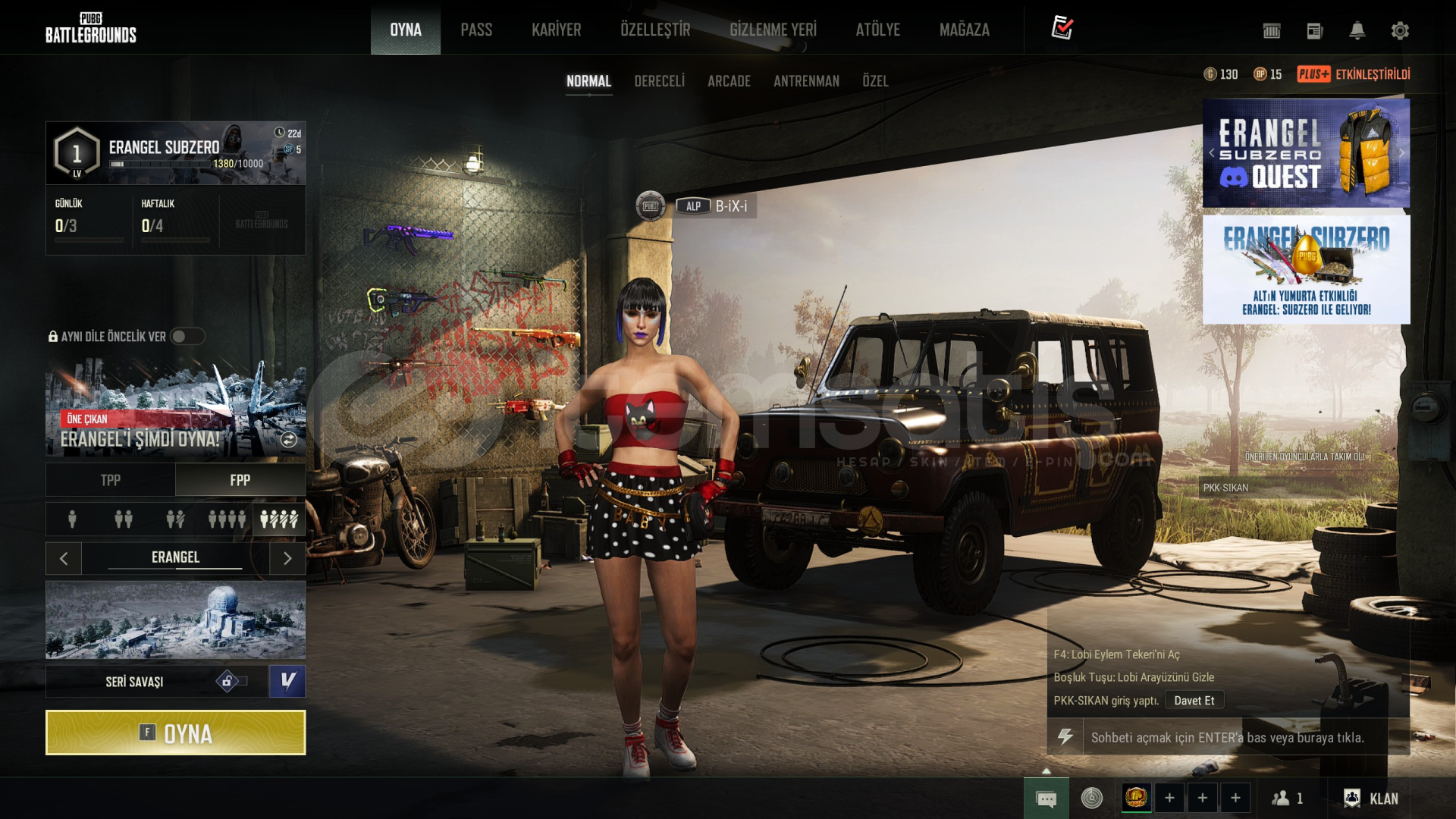The height and width of the screenshot is (819, 1456).
Task: Open the ÖZELLEŞTİR customization tab
Action: click(655, 30)
